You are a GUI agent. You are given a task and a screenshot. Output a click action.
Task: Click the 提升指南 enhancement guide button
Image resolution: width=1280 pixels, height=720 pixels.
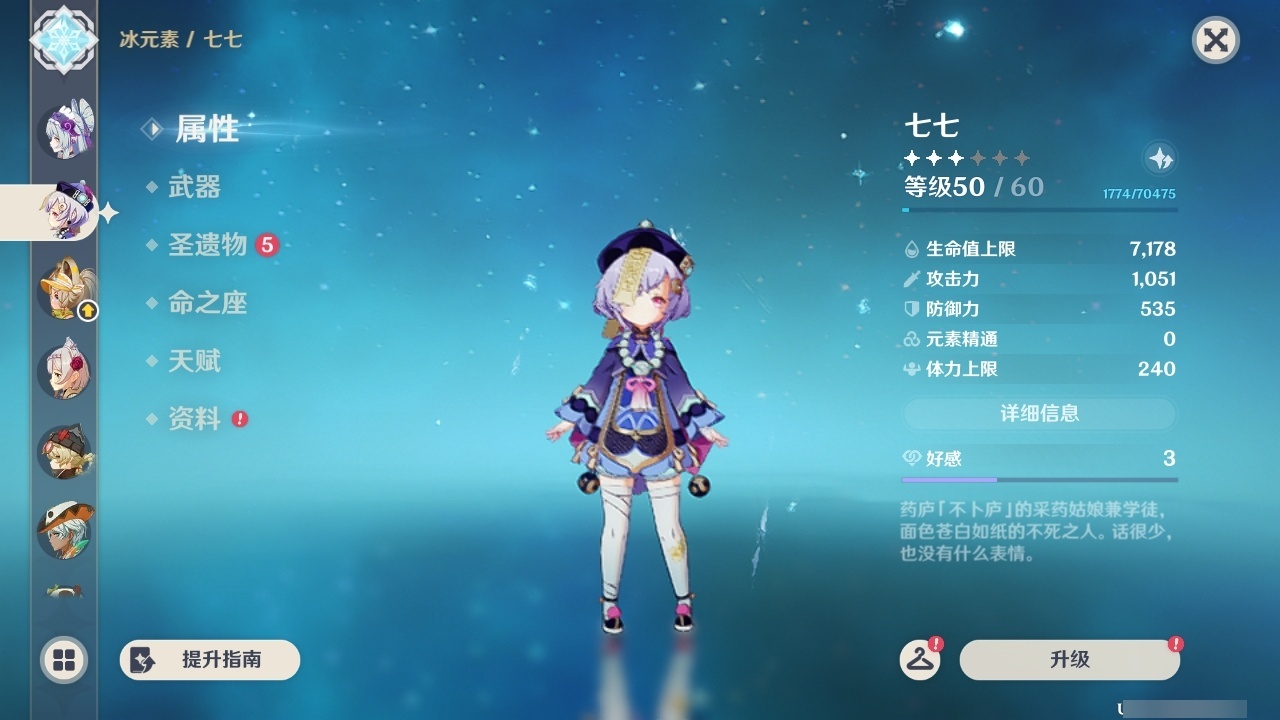[209, 660]
